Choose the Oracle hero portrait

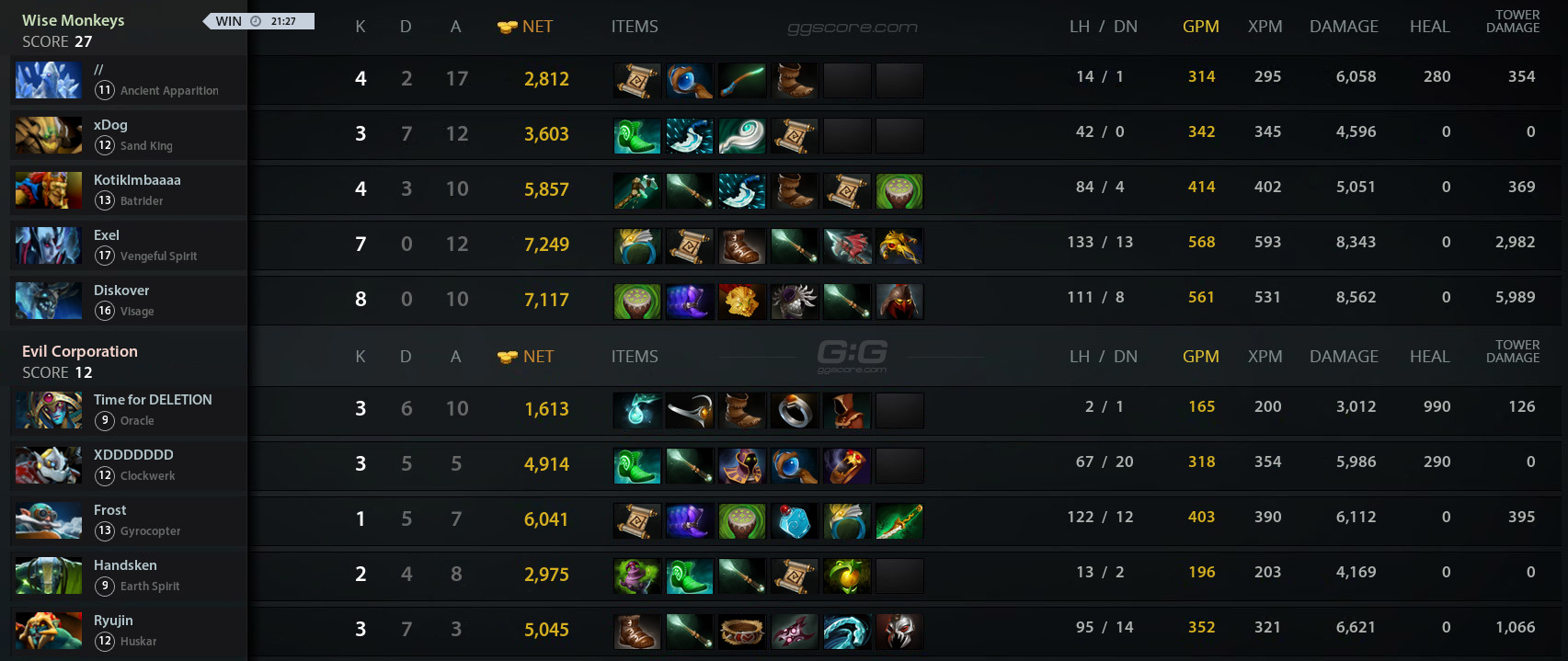click(x=49, y=411)
